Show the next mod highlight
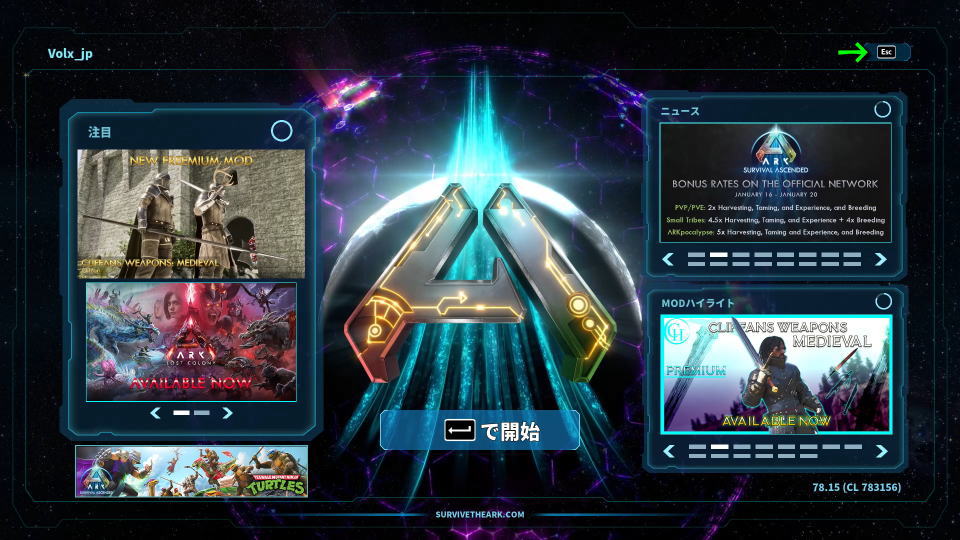This screenshot has height=540, width=960. (x=881, y=451)
